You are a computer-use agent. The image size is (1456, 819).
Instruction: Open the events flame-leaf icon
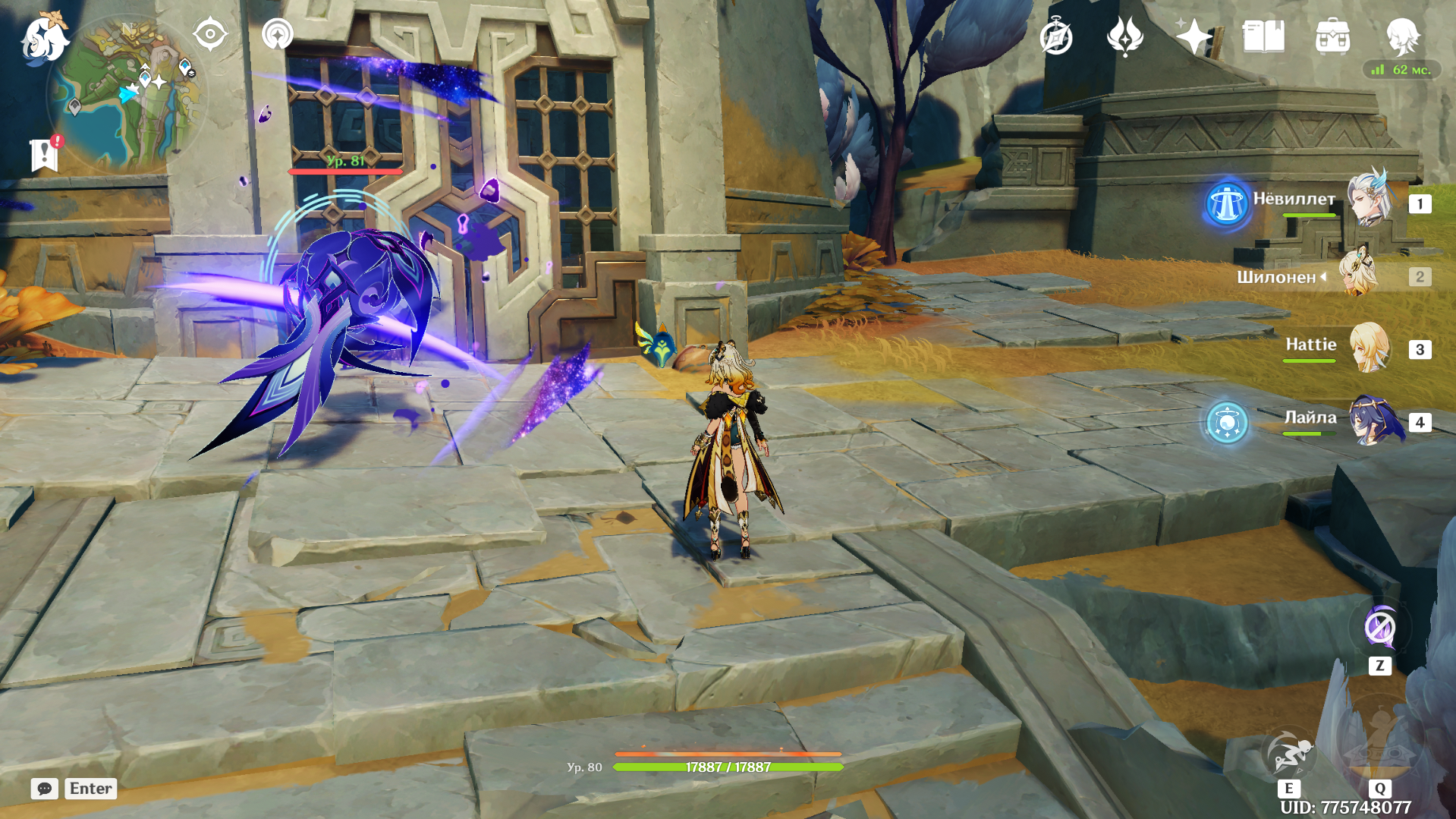(x=1125, y=36)
